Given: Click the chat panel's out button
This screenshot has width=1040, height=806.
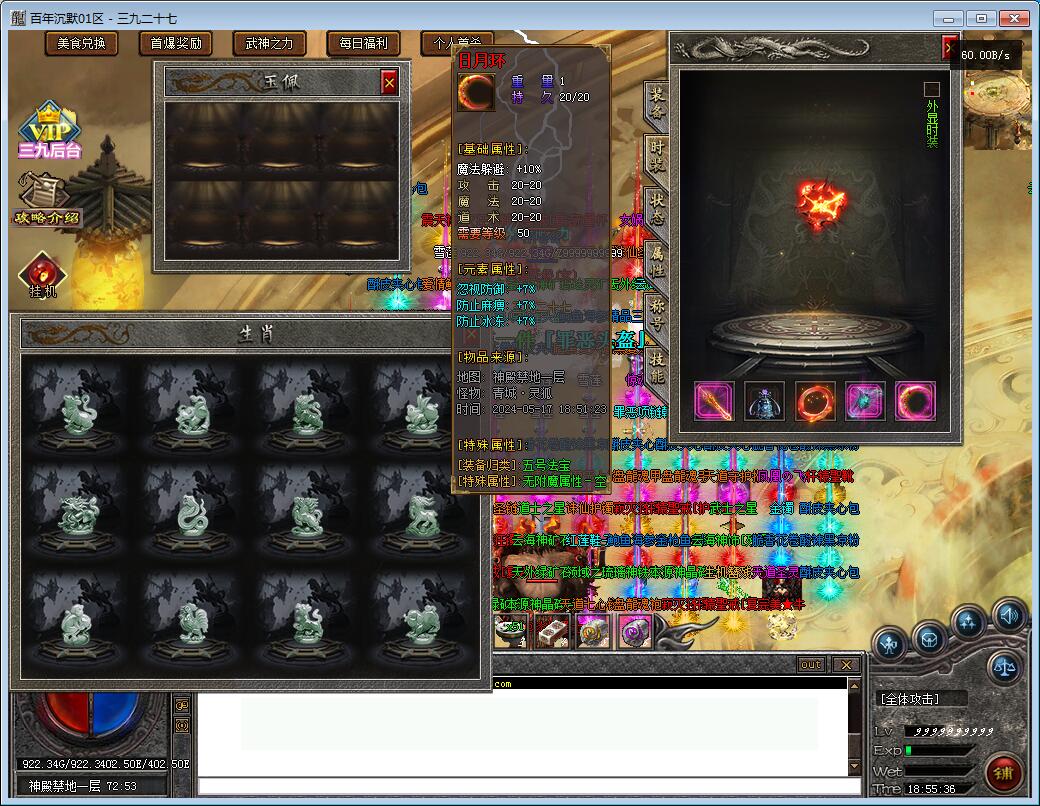Looking at the screenshot, I should (x=811, y=665).
